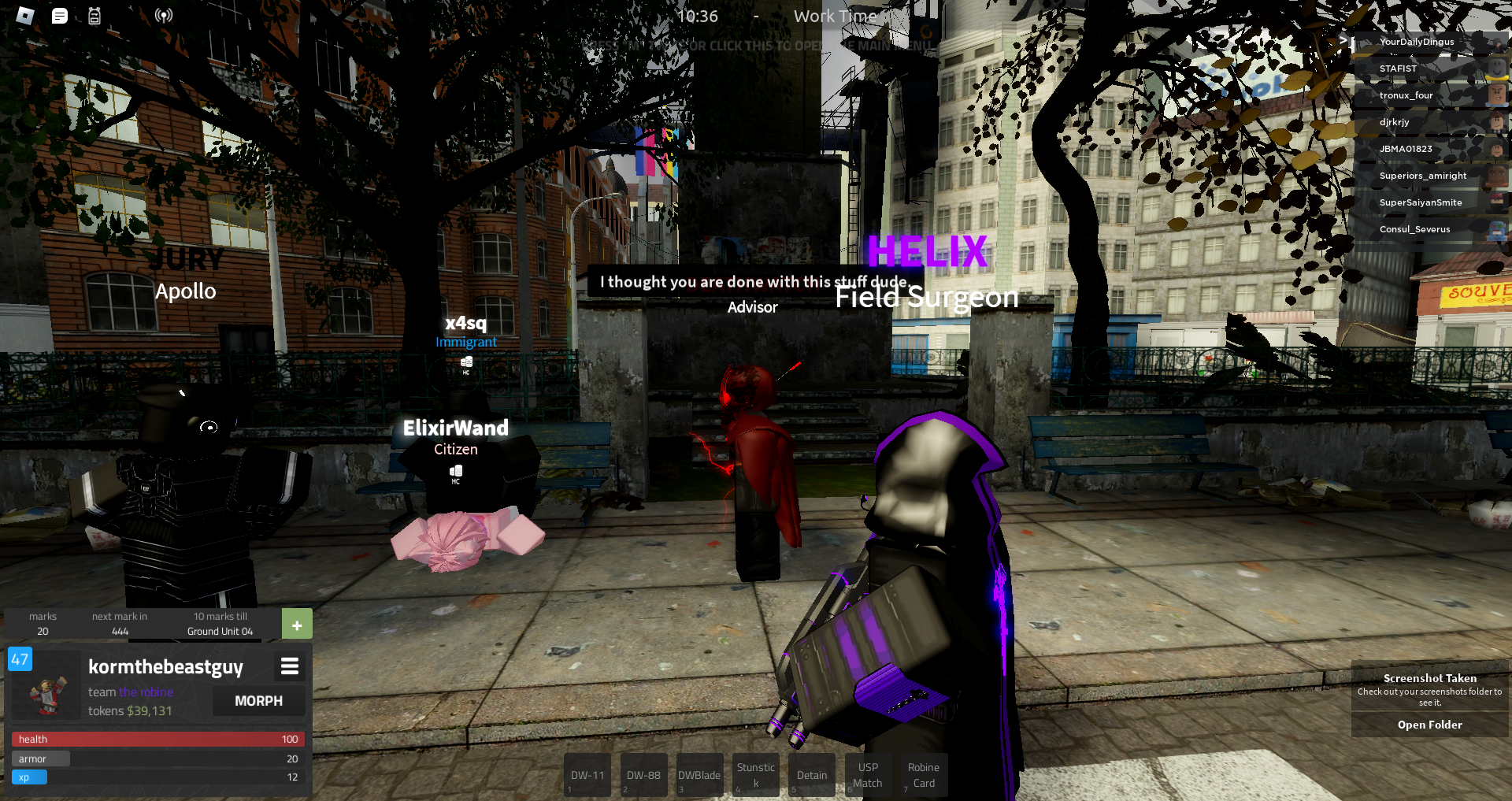Click Consul_Severus in the player list
This screenshot has height=801, width=1512.
point(1414,230)
